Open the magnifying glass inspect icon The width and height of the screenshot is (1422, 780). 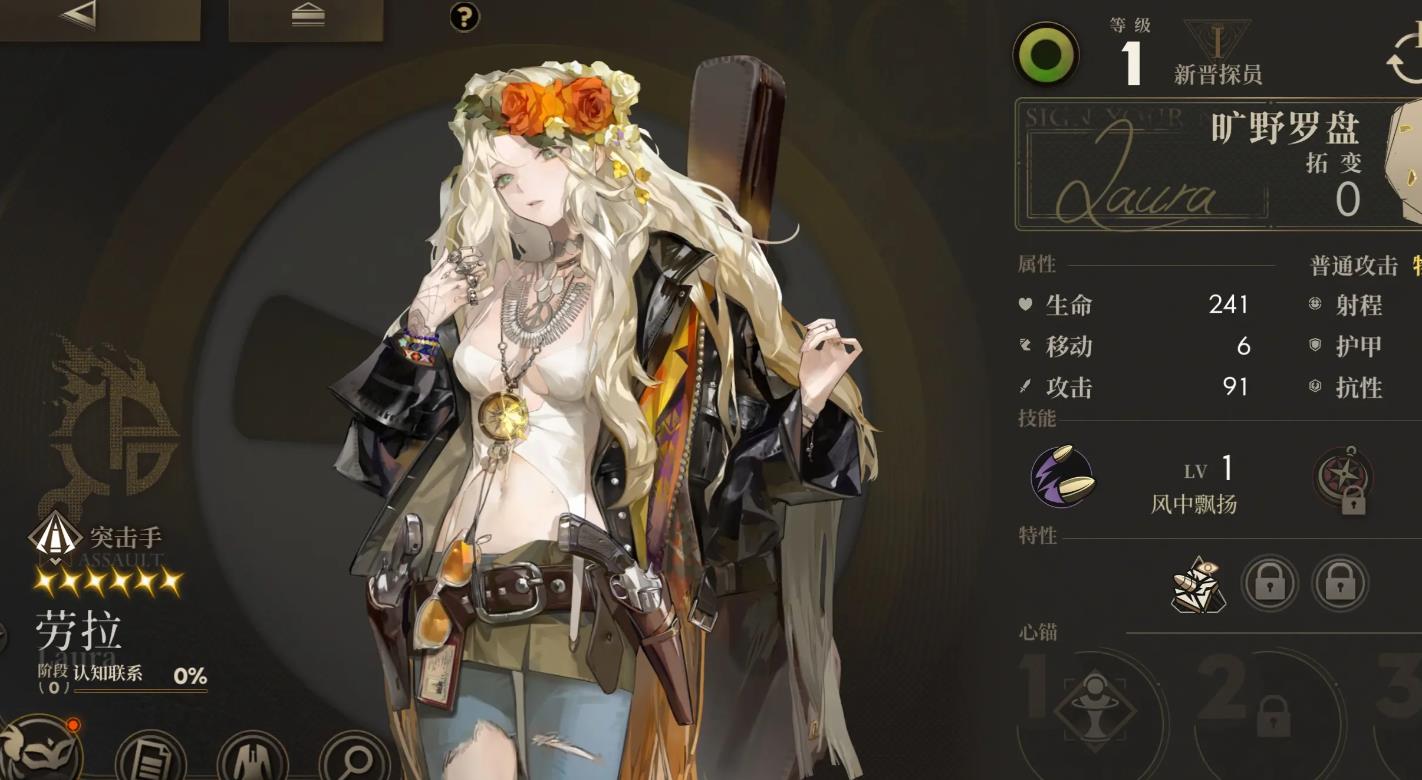(354, 757)
